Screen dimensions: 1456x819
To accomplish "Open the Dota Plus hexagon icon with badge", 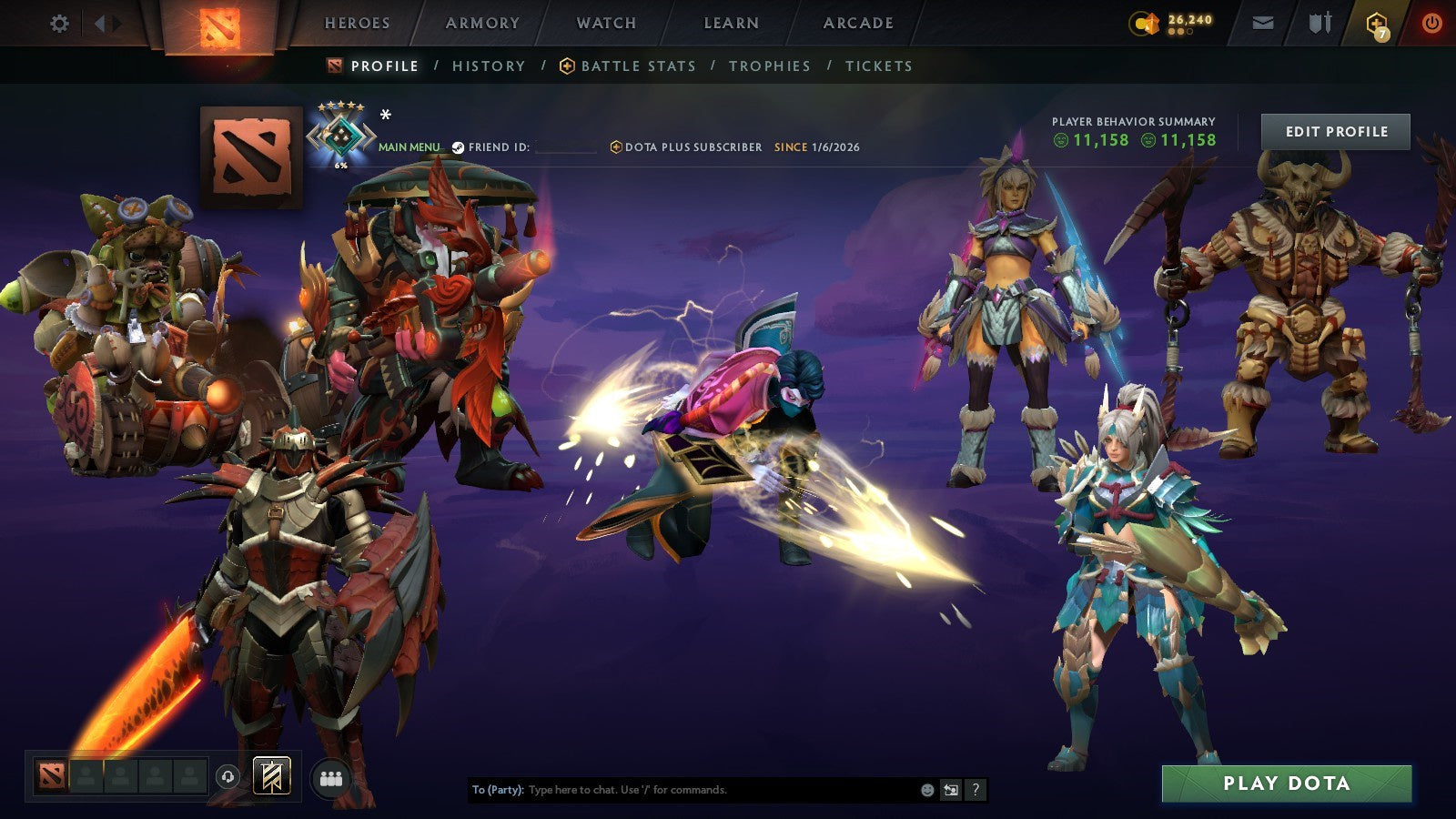I will [1376, 24].
